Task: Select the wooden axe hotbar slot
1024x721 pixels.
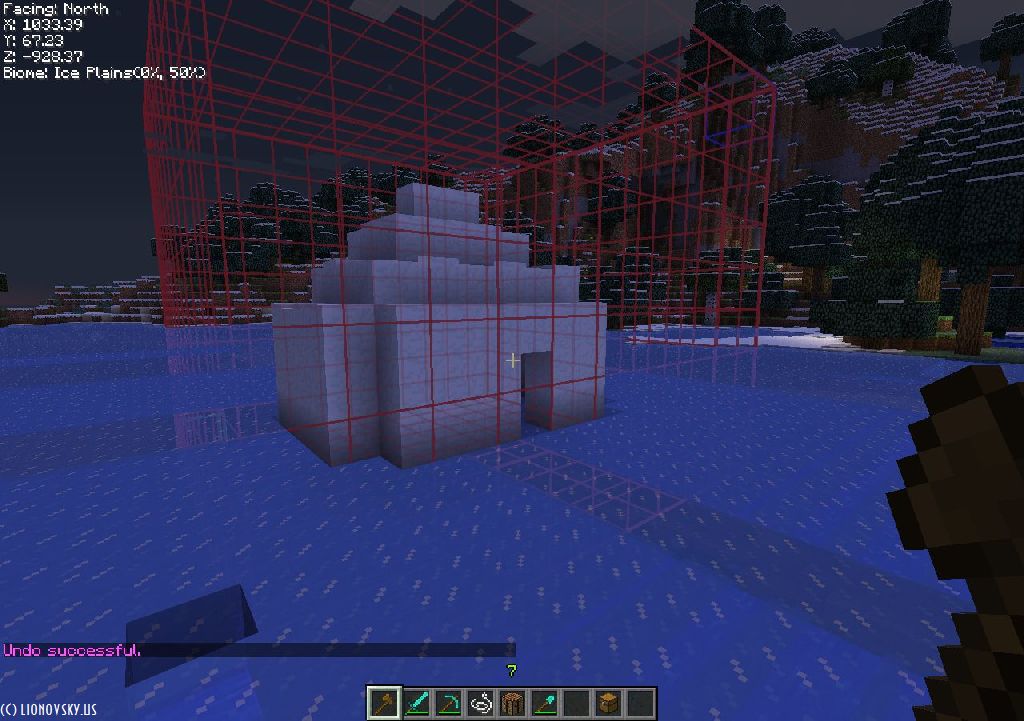Action: pyautogui.click(x=384, y=703)
